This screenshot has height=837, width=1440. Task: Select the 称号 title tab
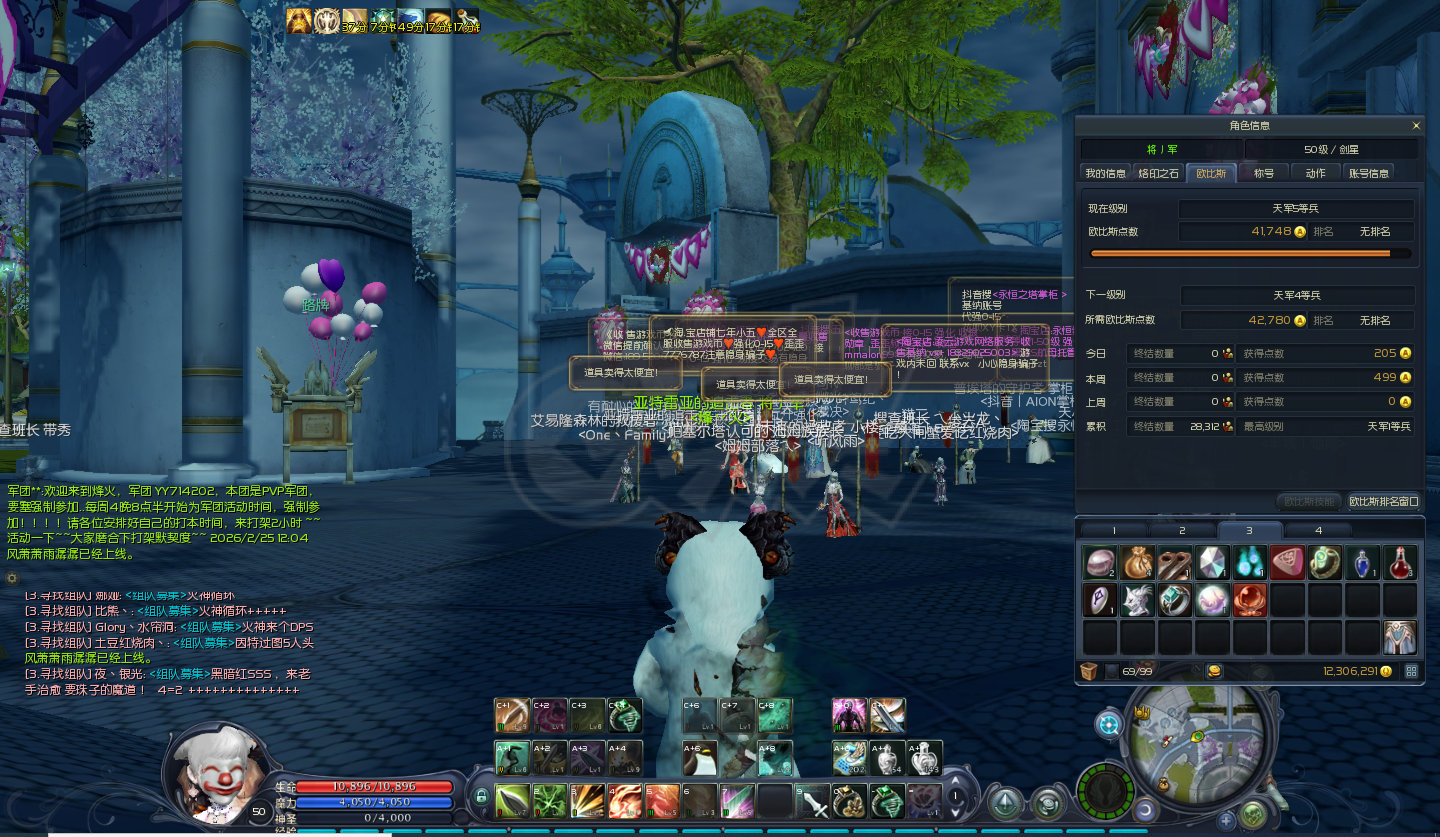[1264, 173]
